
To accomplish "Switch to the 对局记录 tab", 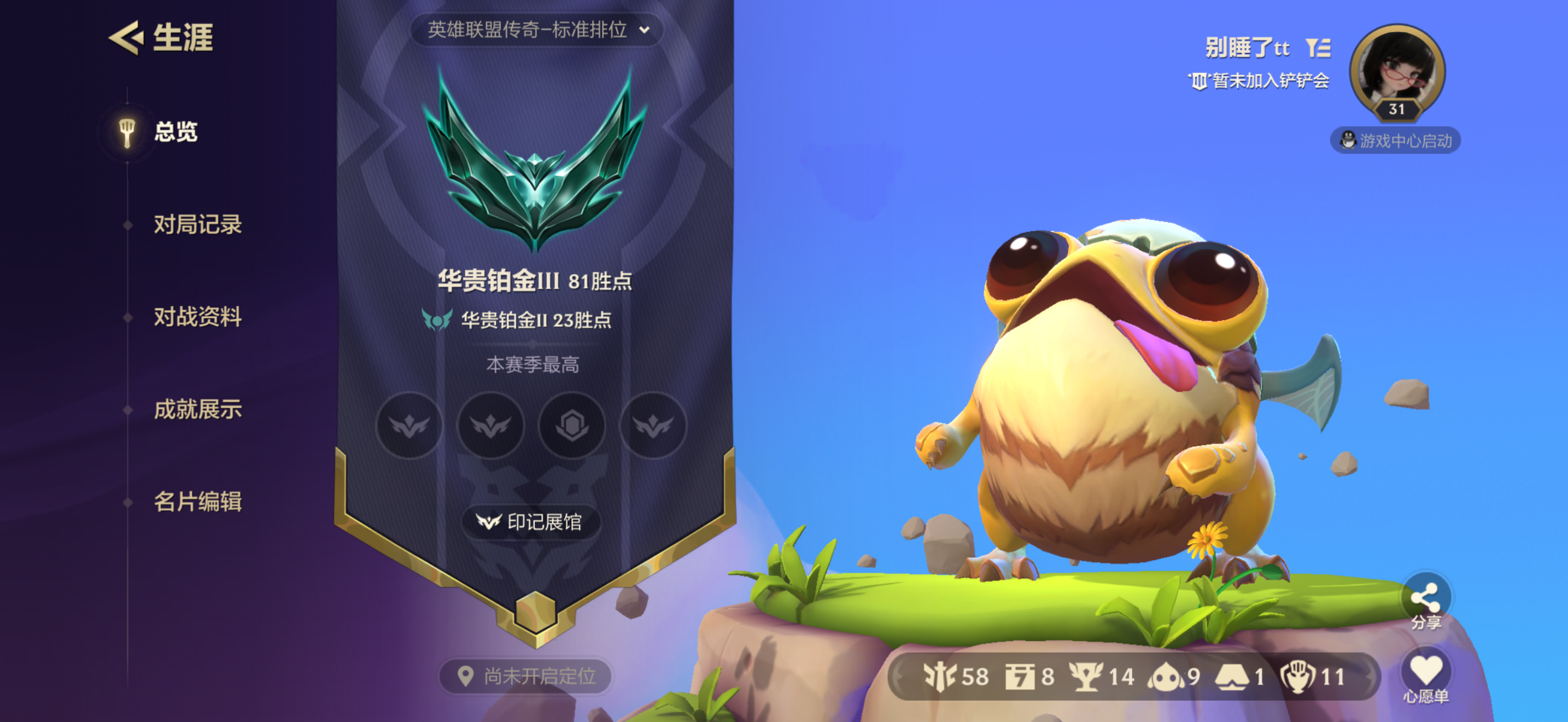I will coord(199,225).
